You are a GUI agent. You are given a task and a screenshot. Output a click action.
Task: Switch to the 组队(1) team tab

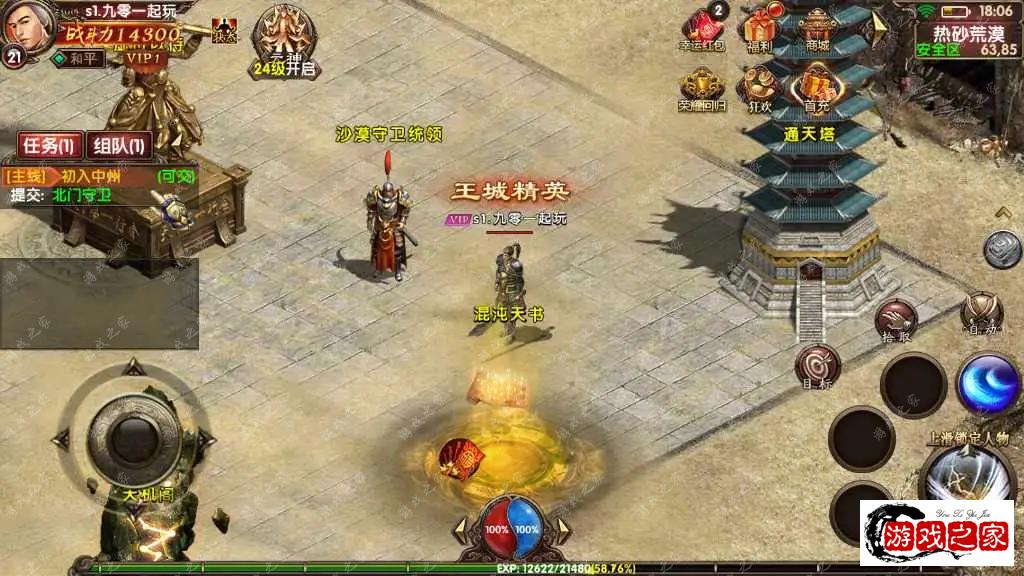tap(119, 146)
